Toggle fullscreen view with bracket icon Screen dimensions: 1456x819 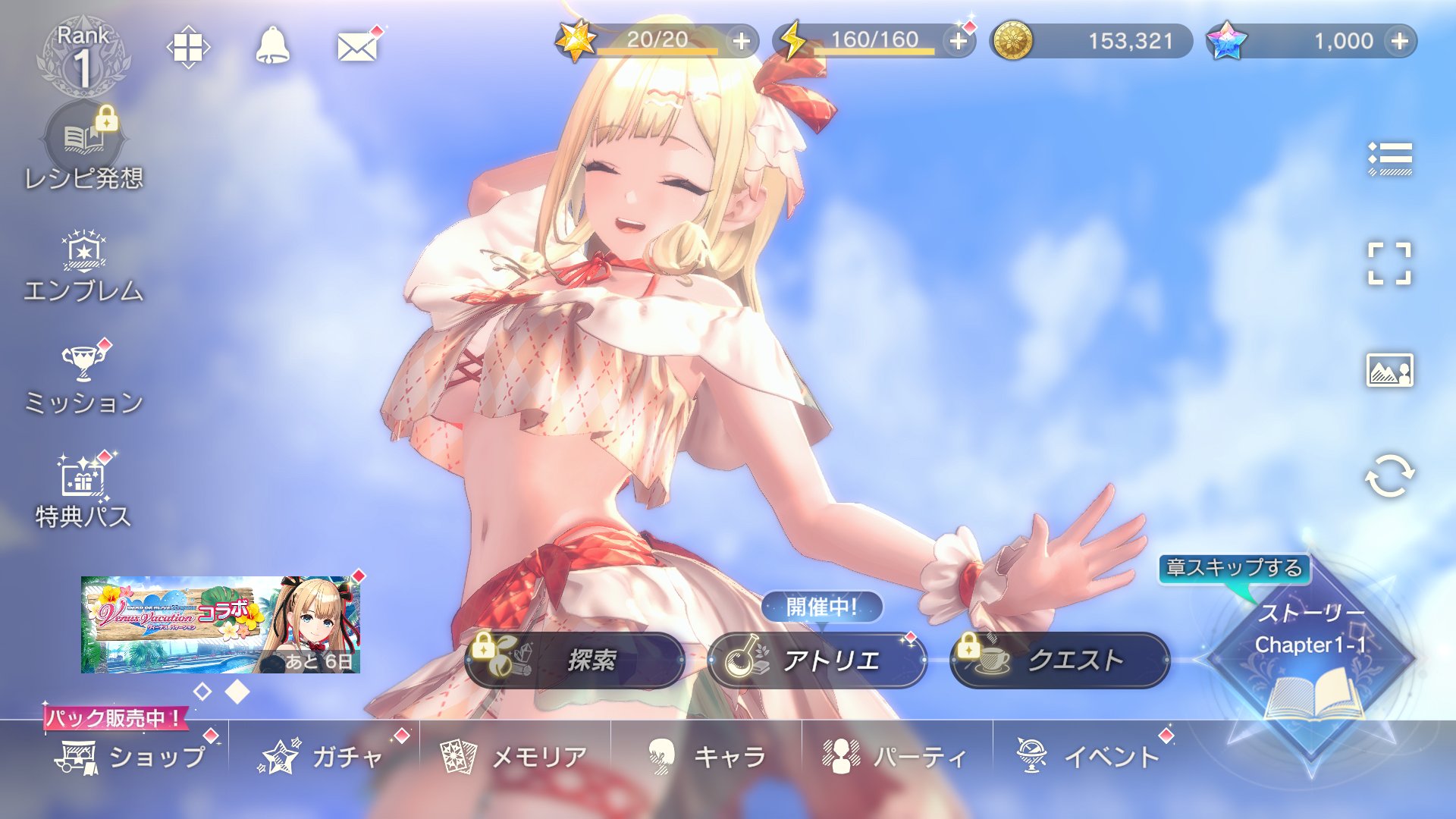(1389, 264)
